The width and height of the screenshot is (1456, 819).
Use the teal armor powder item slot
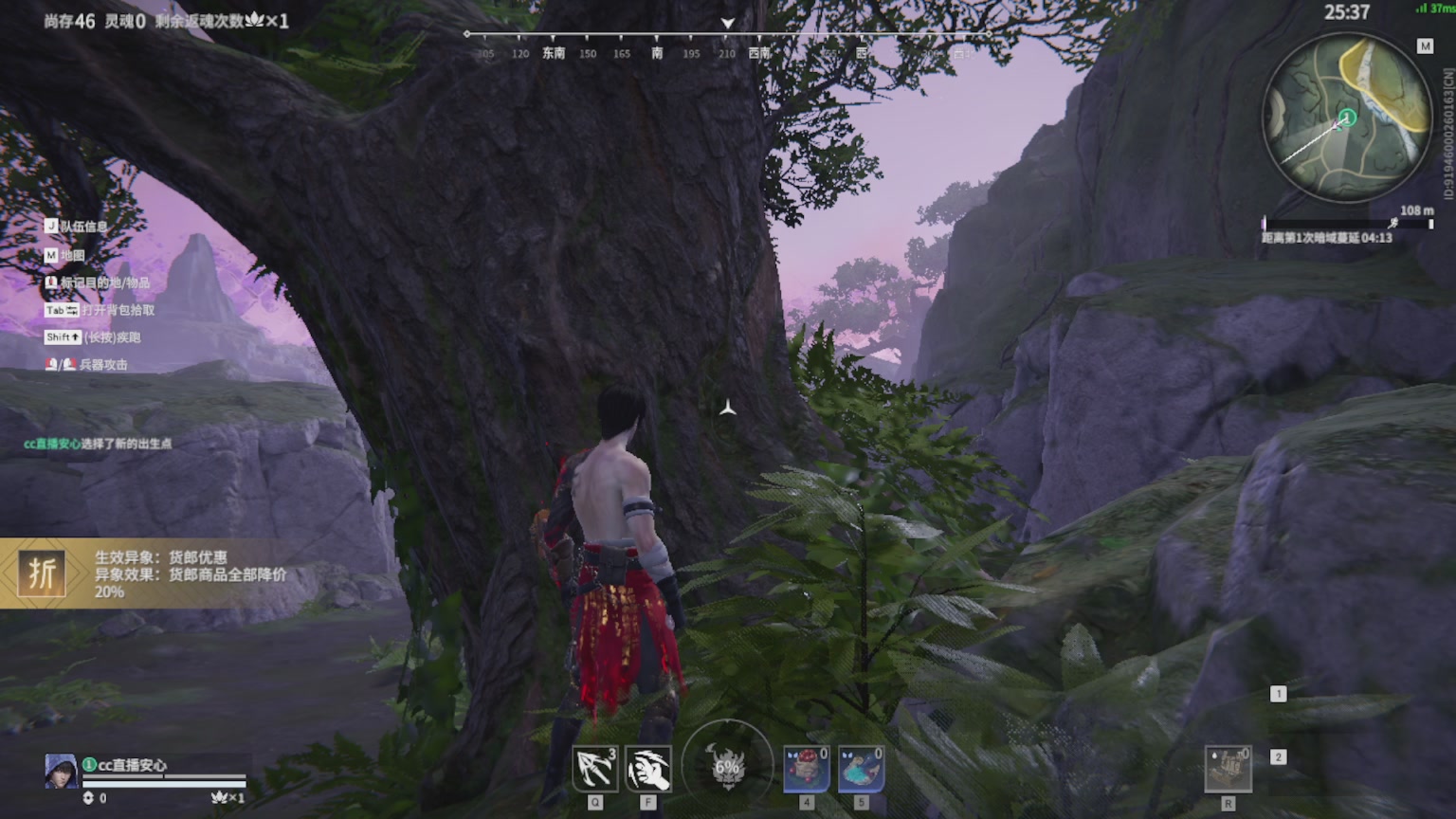[x=861, y=769]
